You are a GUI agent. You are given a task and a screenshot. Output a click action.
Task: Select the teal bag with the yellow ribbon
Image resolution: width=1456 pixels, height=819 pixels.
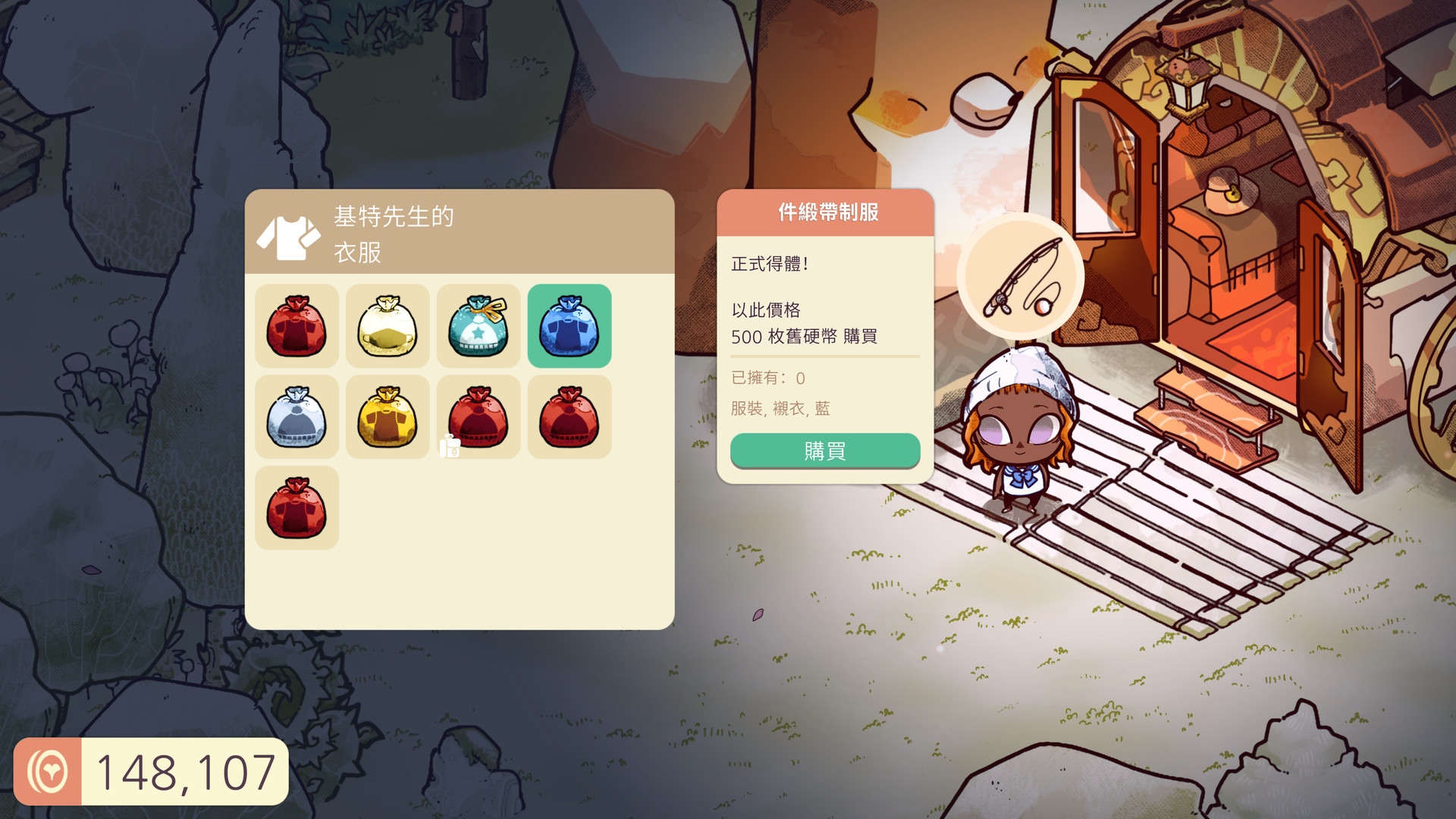click(x=479, y=325)
